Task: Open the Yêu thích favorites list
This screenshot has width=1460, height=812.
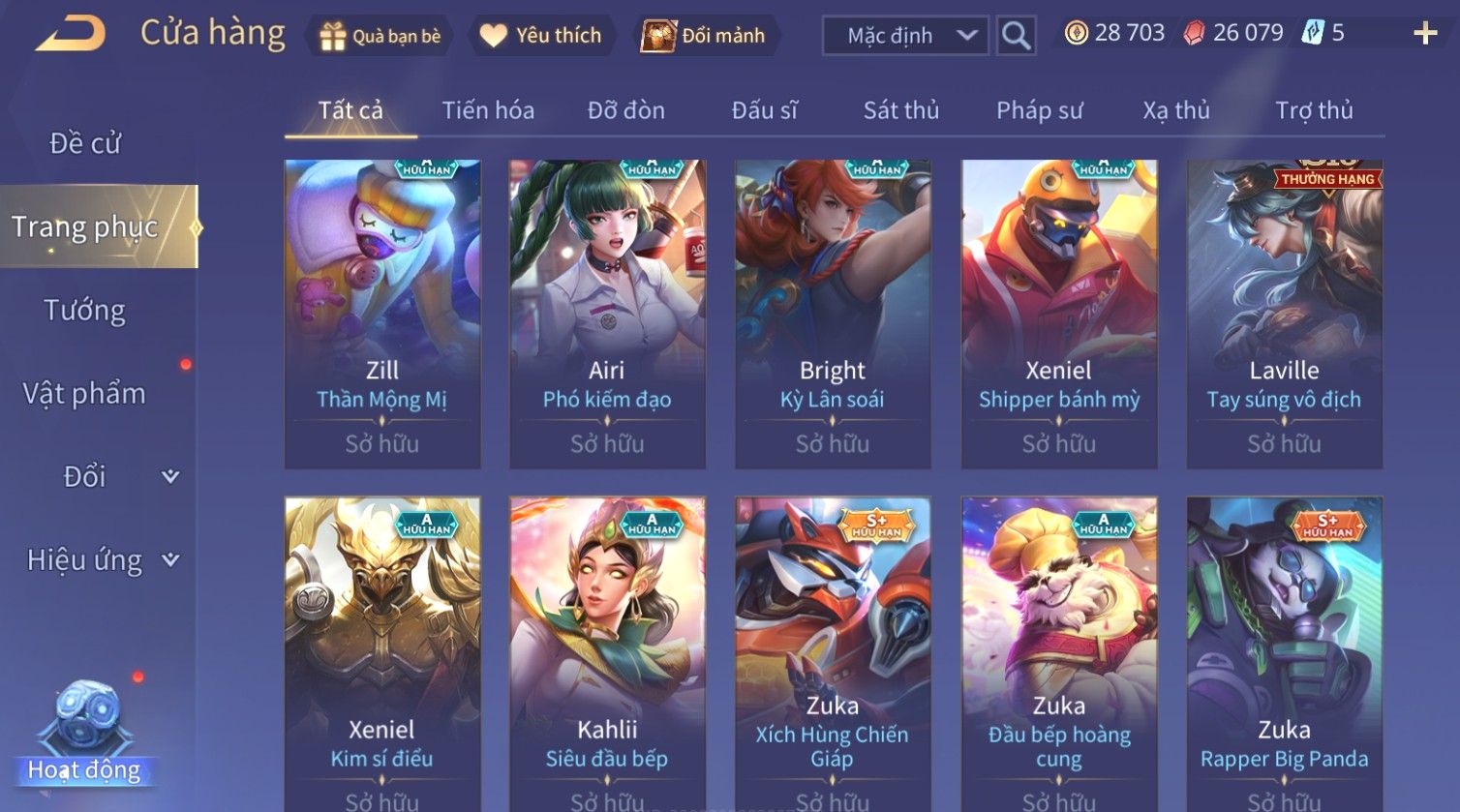Action: pos(541,36)
